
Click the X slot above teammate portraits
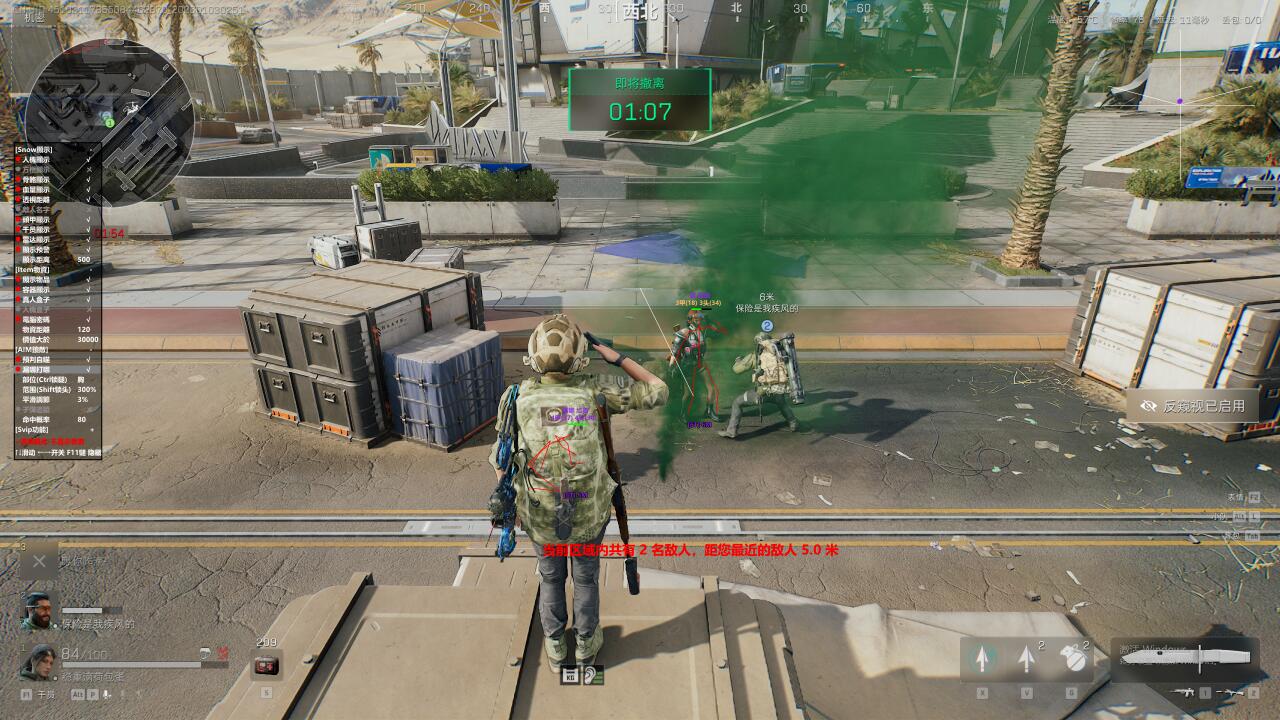pos(38,562)
